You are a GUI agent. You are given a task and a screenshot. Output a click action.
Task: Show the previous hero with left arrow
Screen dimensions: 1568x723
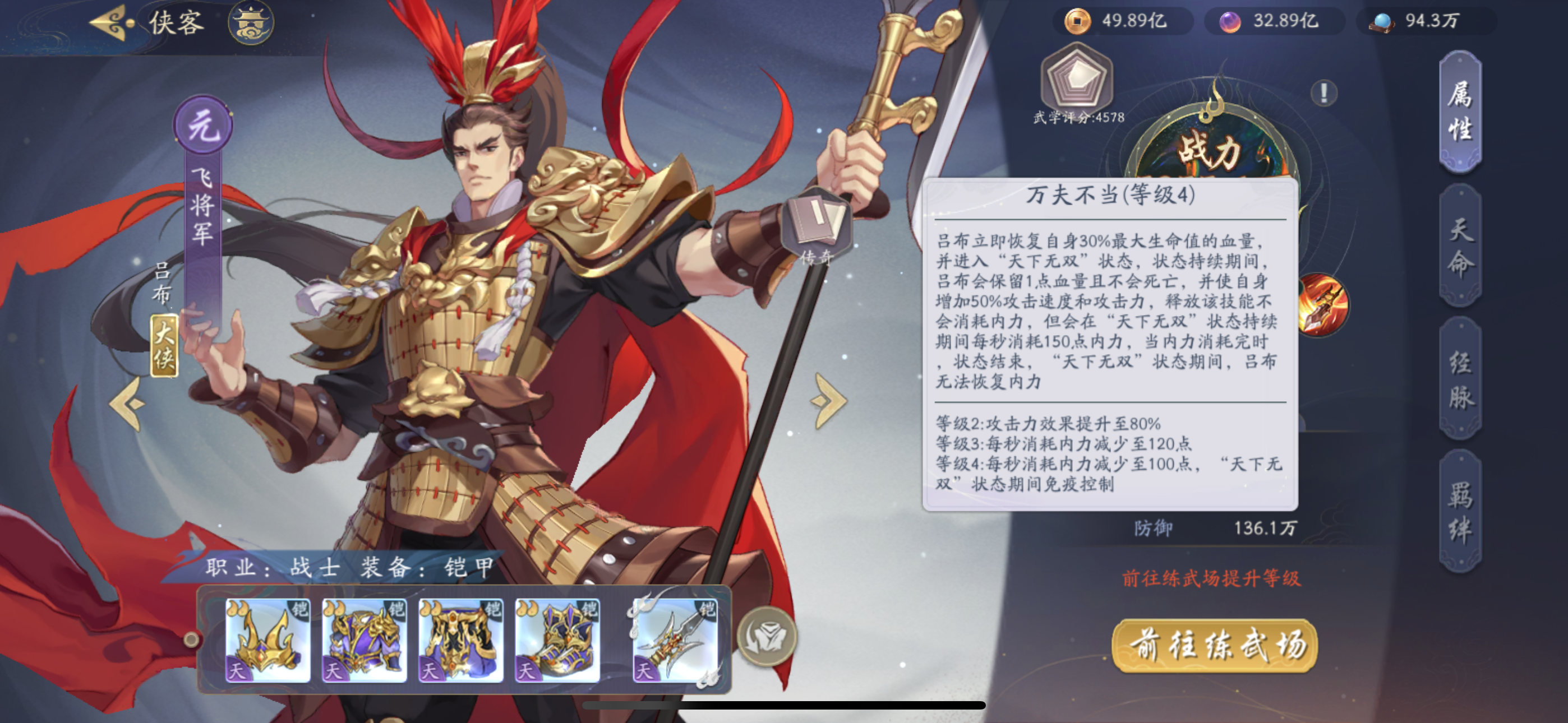[x=128, y=403]
